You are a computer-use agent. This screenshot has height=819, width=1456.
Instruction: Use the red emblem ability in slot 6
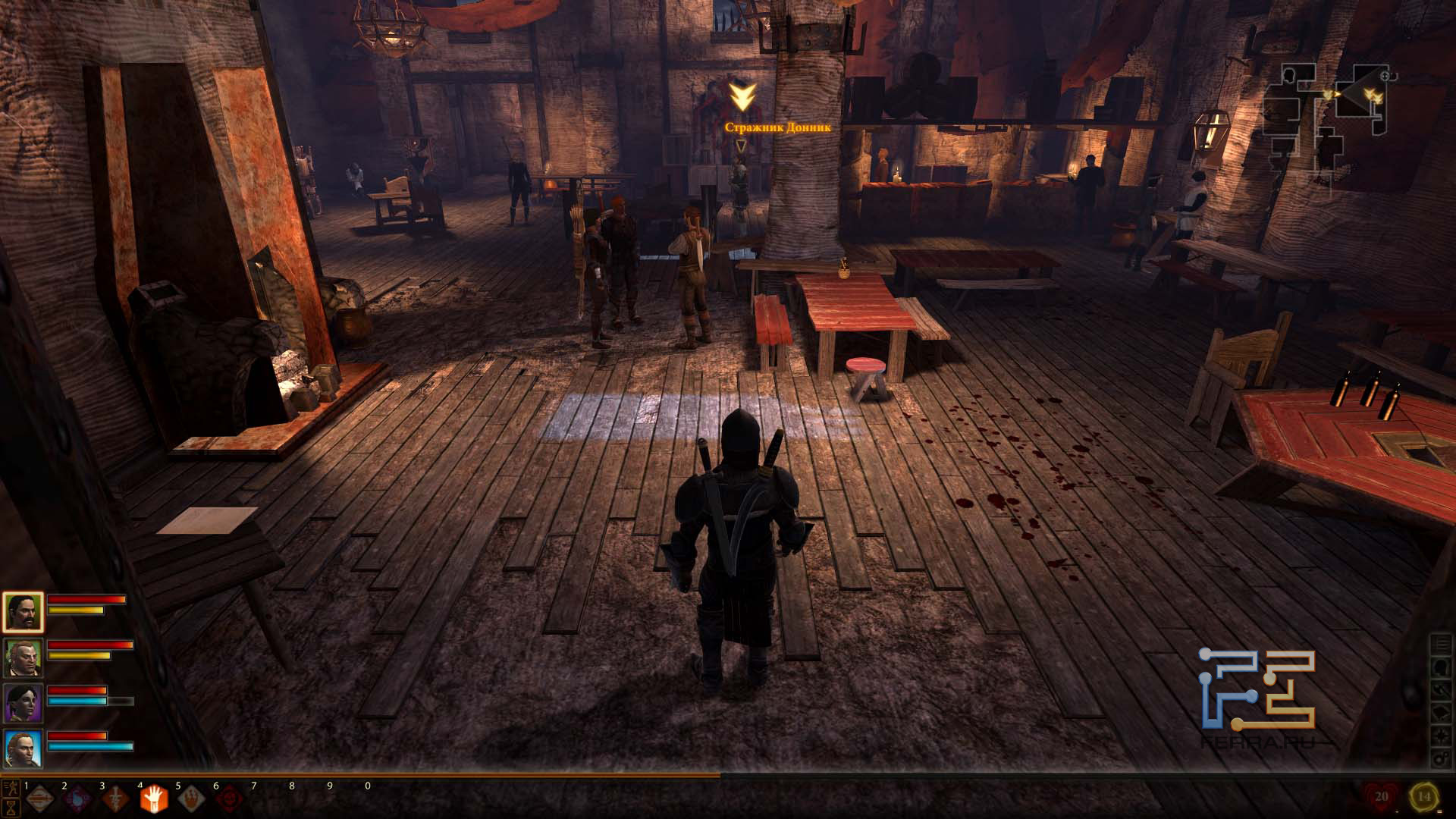(227, 799)
